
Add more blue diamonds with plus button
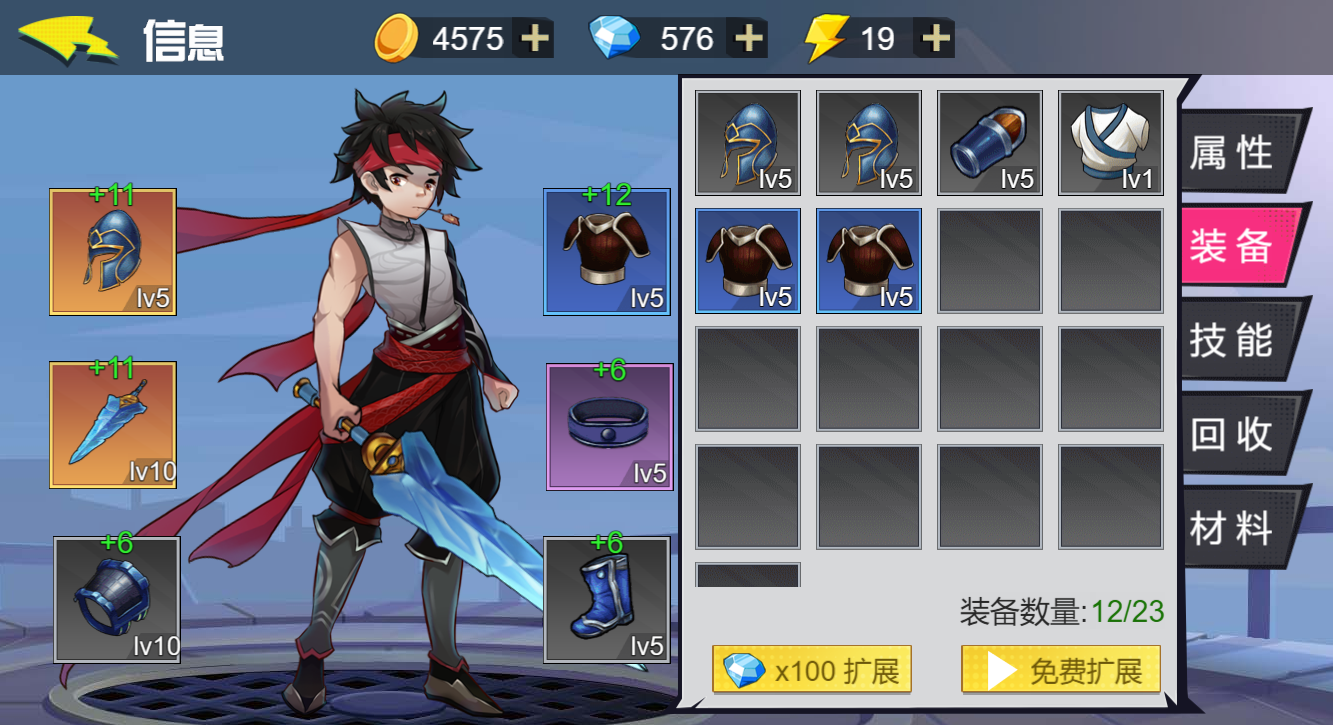click(749, 39)
